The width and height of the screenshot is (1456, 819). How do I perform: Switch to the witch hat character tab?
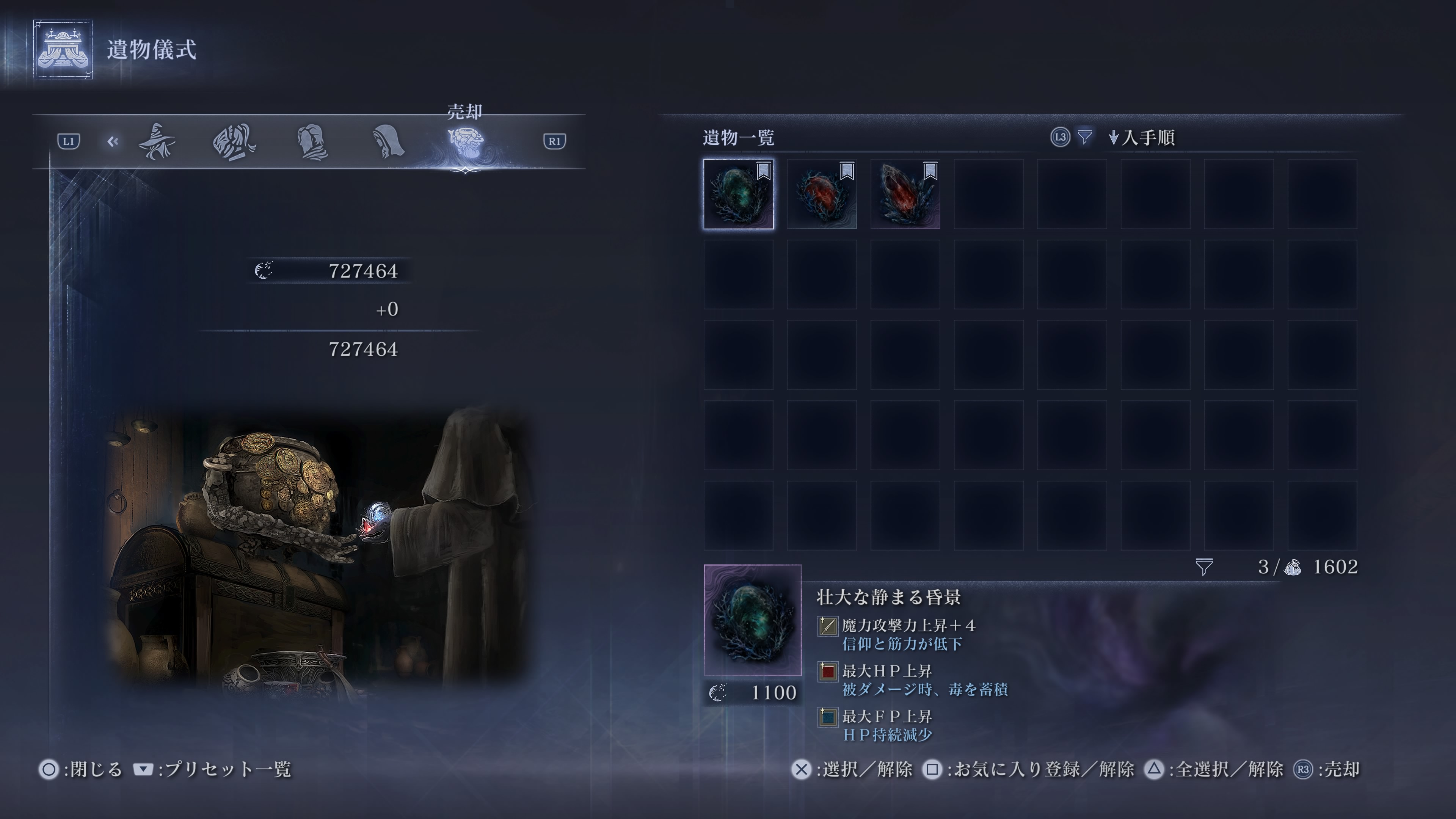(157, 141)
